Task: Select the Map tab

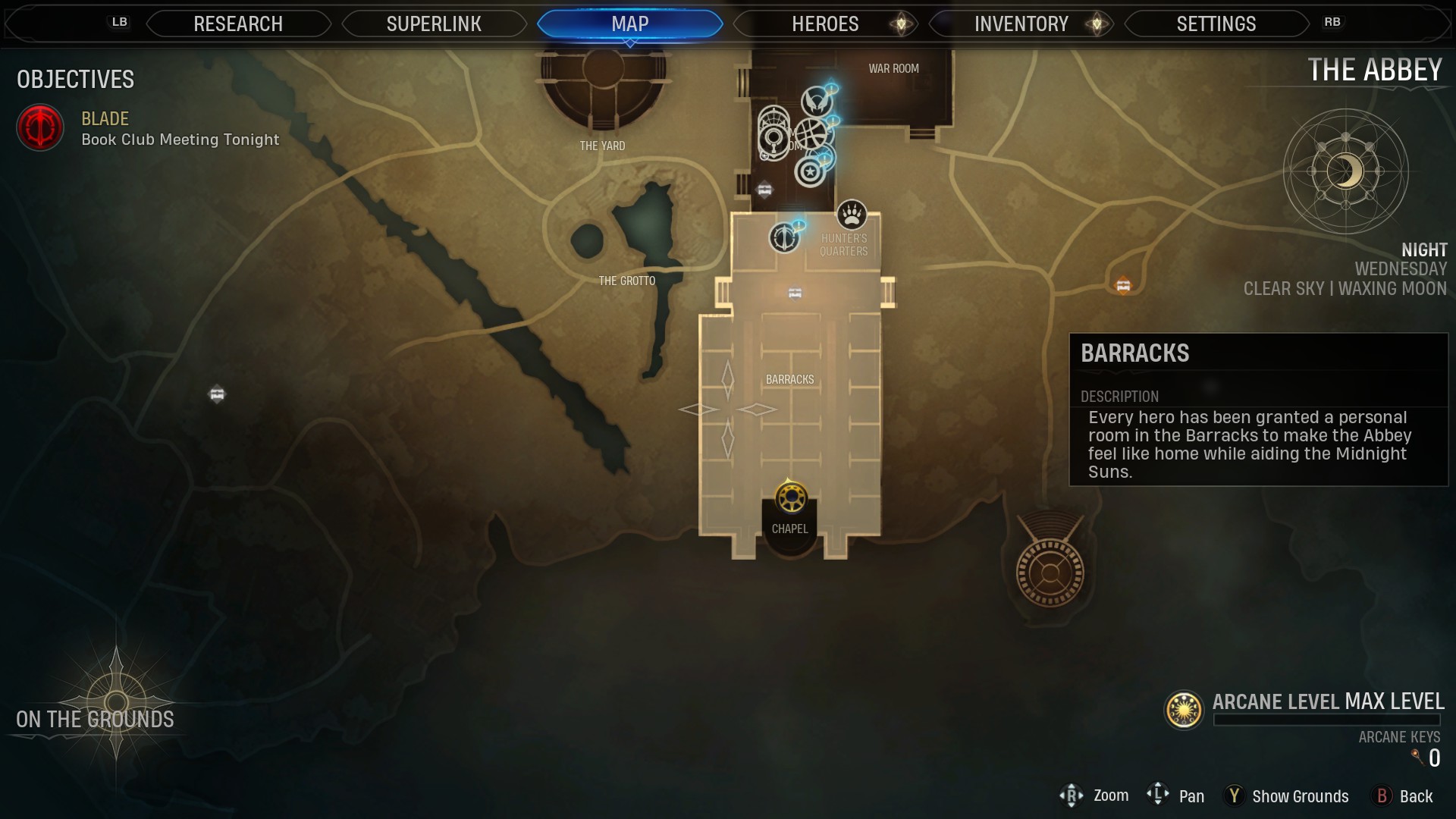Action: click(x=629, y=24)
